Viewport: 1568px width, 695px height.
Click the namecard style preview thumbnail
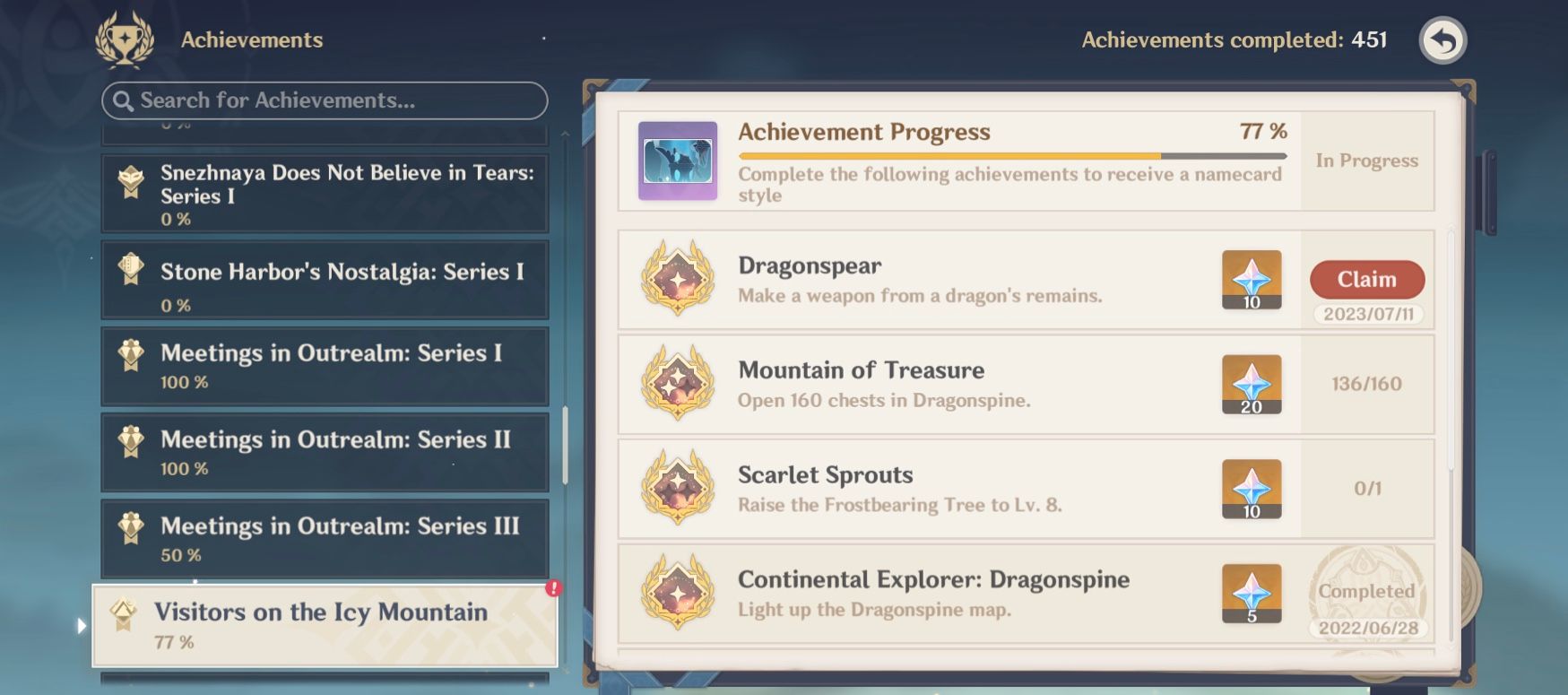point(678,161)
